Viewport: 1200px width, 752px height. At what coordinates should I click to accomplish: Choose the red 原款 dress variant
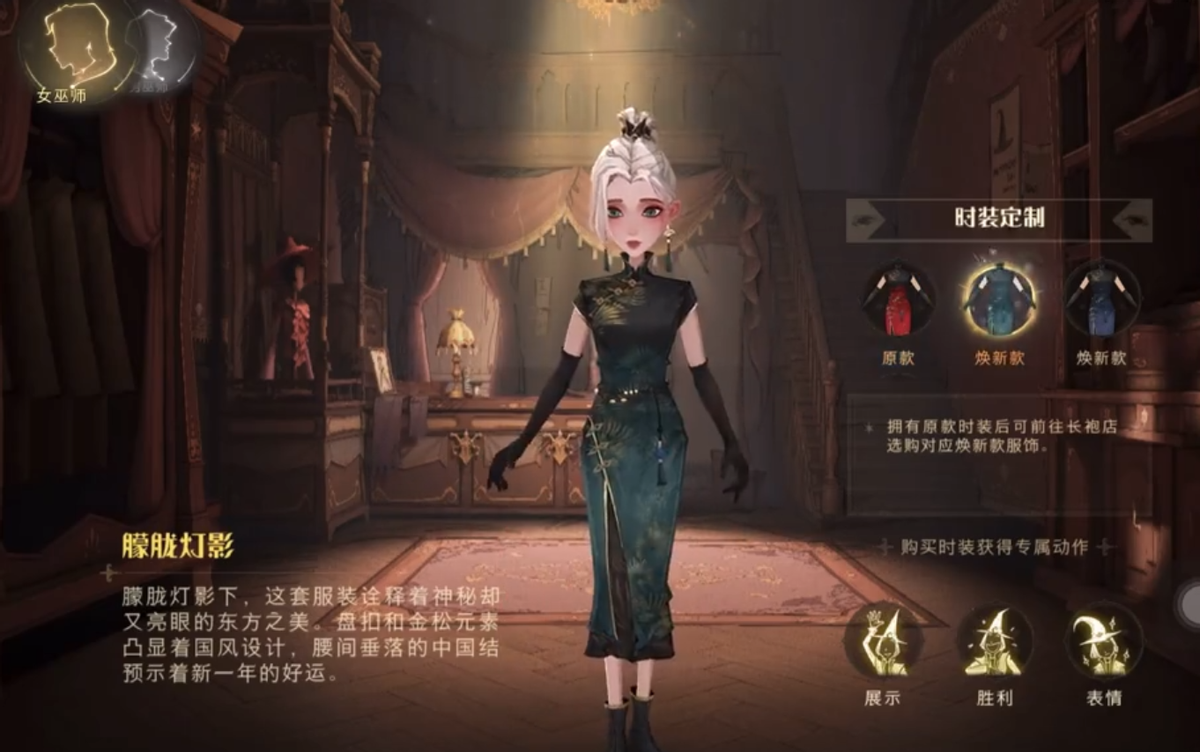click(x=898, y=298)
